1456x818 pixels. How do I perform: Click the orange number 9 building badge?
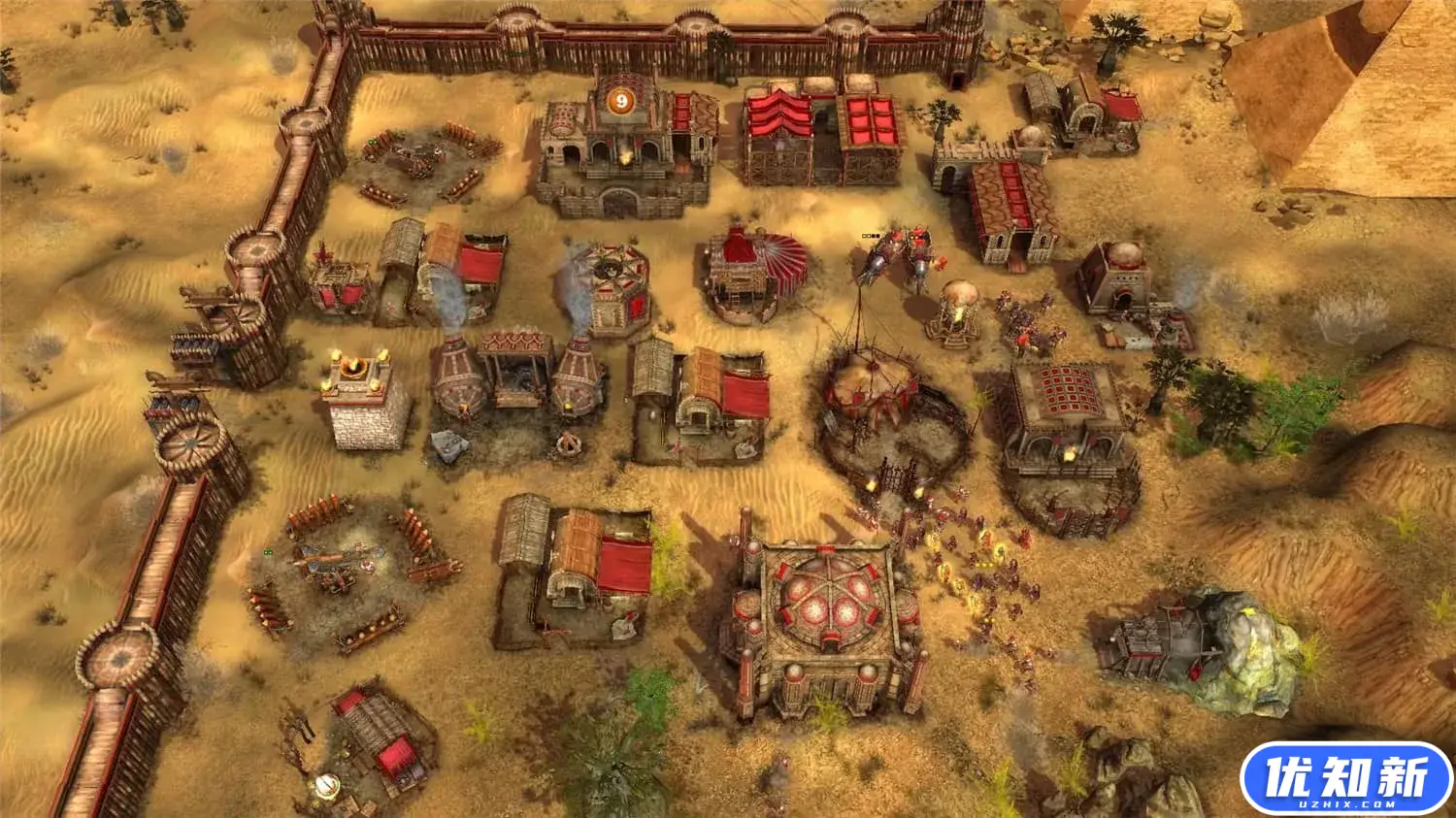coord(621,100)
